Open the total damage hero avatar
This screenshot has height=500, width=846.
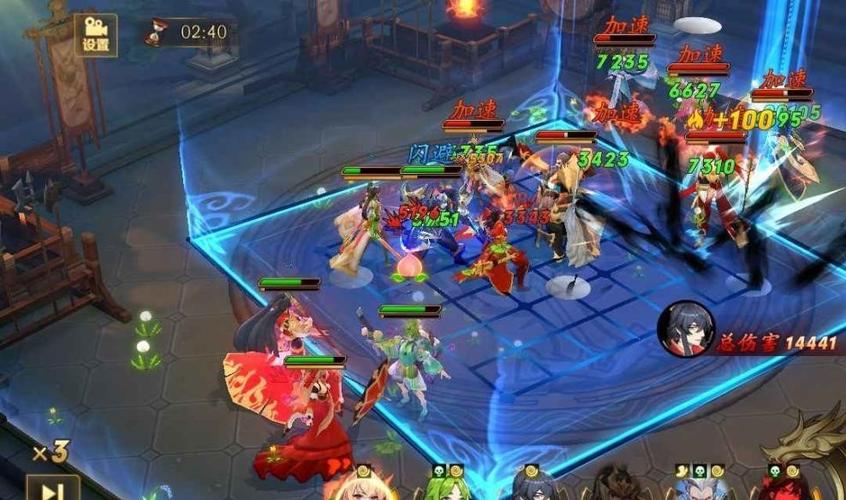pos(685,327)
